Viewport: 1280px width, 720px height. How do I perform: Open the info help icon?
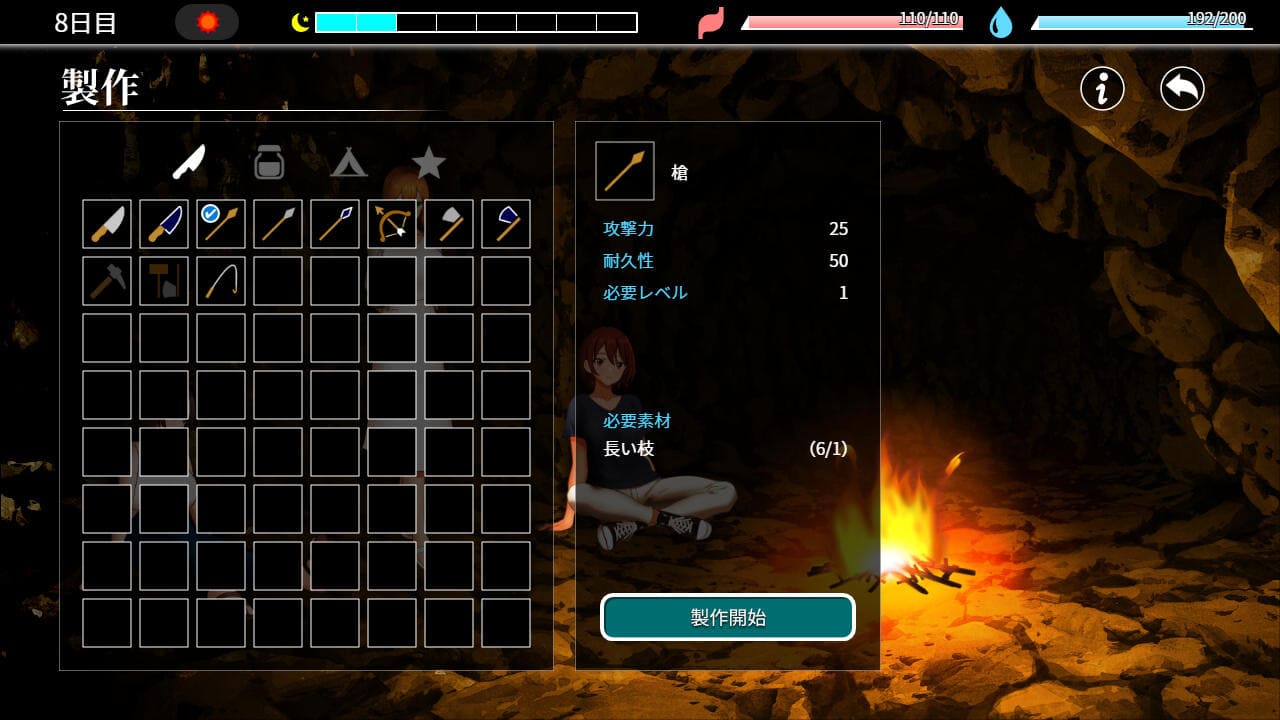(x=1102, y=89)
